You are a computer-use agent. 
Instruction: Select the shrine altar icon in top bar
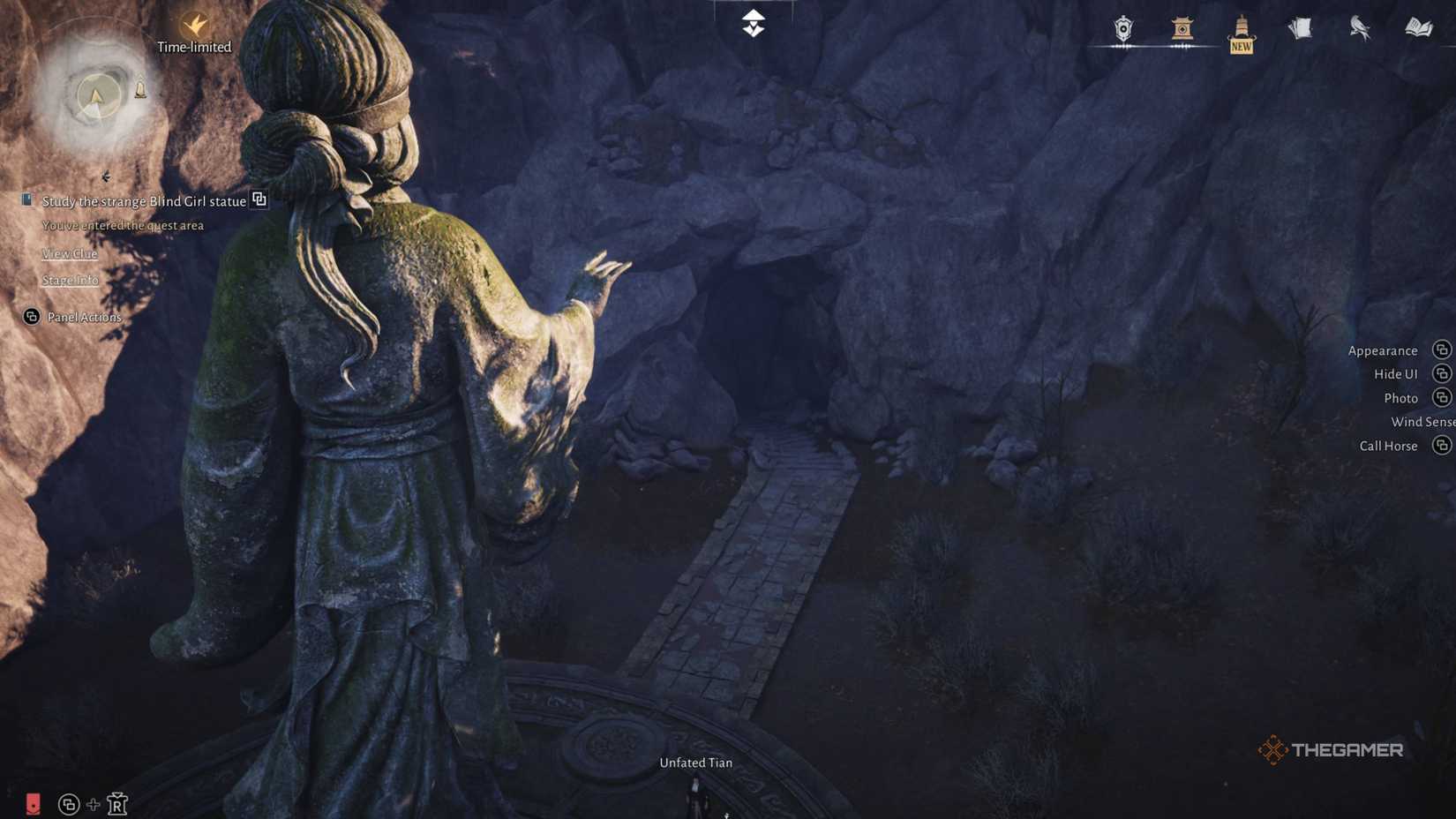(1182, 28)
